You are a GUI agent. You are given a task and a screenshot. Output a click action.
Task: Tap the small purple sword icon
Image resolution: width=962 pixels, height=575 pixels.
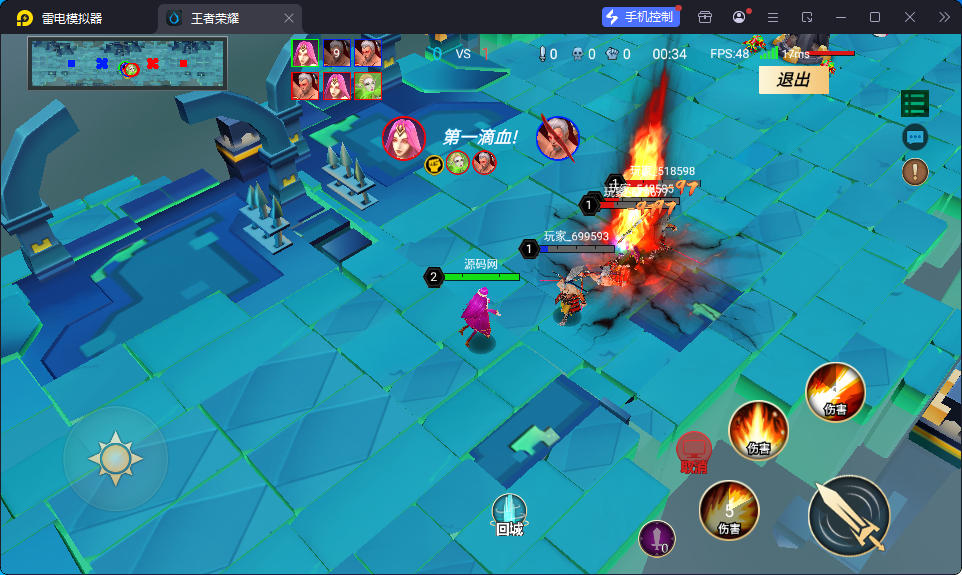click(656, 539)
